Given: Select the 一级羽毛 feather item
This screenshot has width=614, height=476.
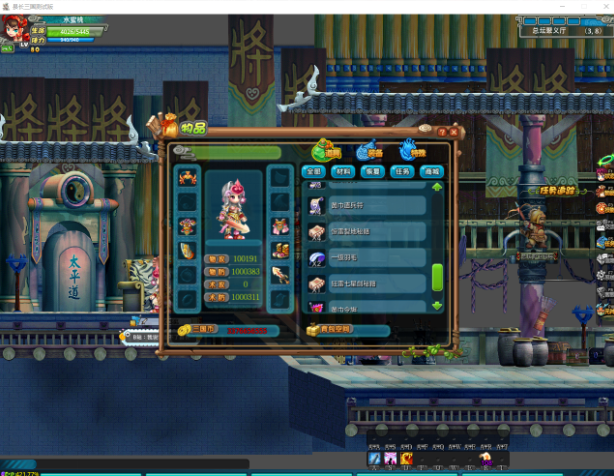Looking at the screenshot, I should coord(362,257).
